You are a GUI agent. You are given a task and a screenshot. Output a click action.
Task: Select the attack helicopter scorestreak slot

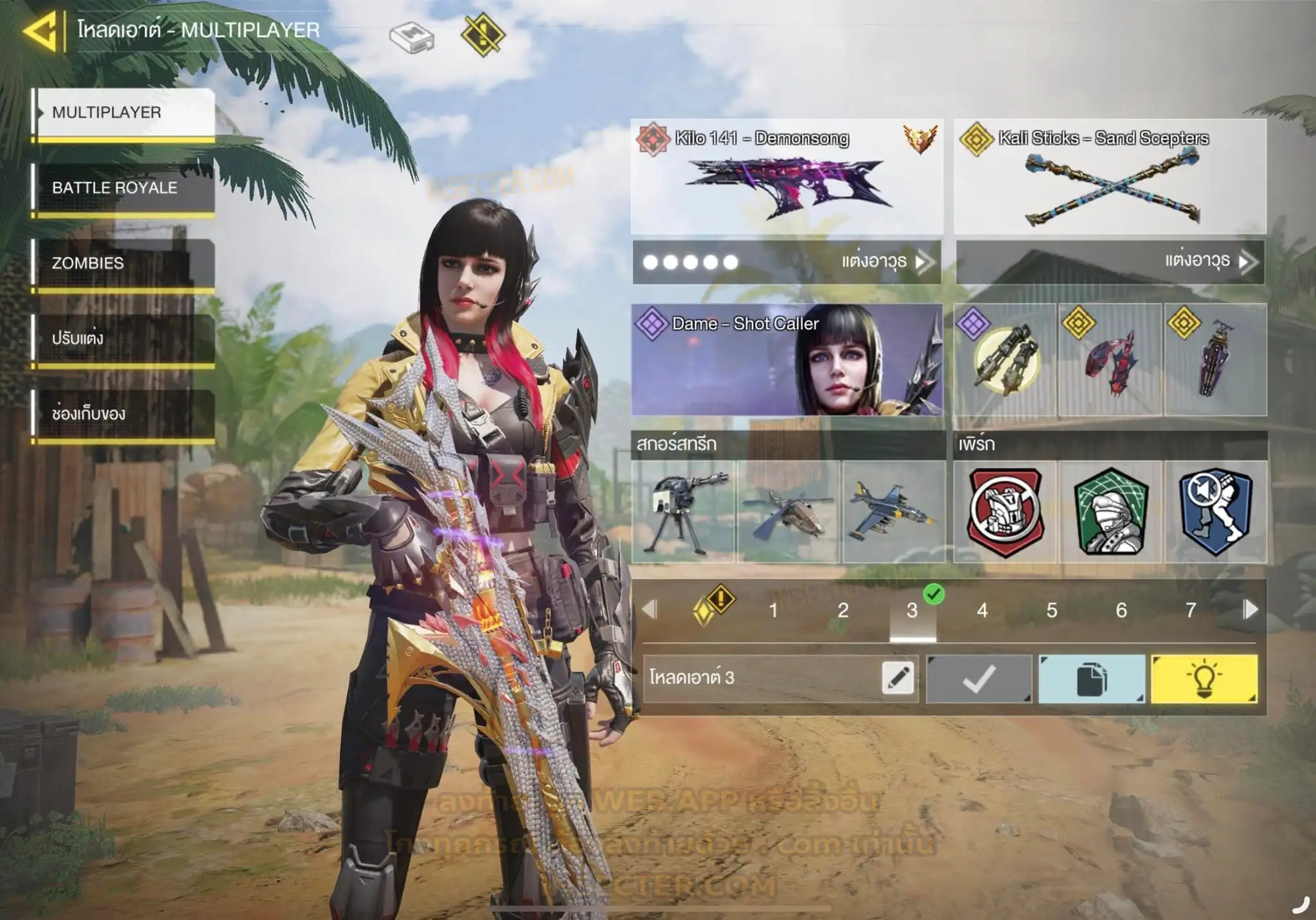[x=788, y=512]
